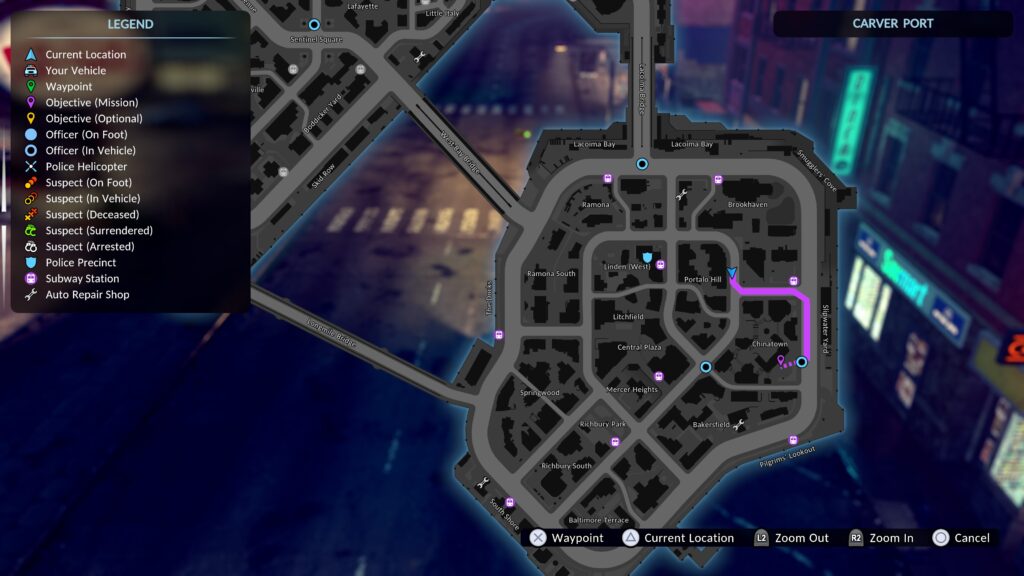Pick the Police Helicopter legend entry
Screen dimensions: 1024x576
pyautogui.click(x=86, y=167)
